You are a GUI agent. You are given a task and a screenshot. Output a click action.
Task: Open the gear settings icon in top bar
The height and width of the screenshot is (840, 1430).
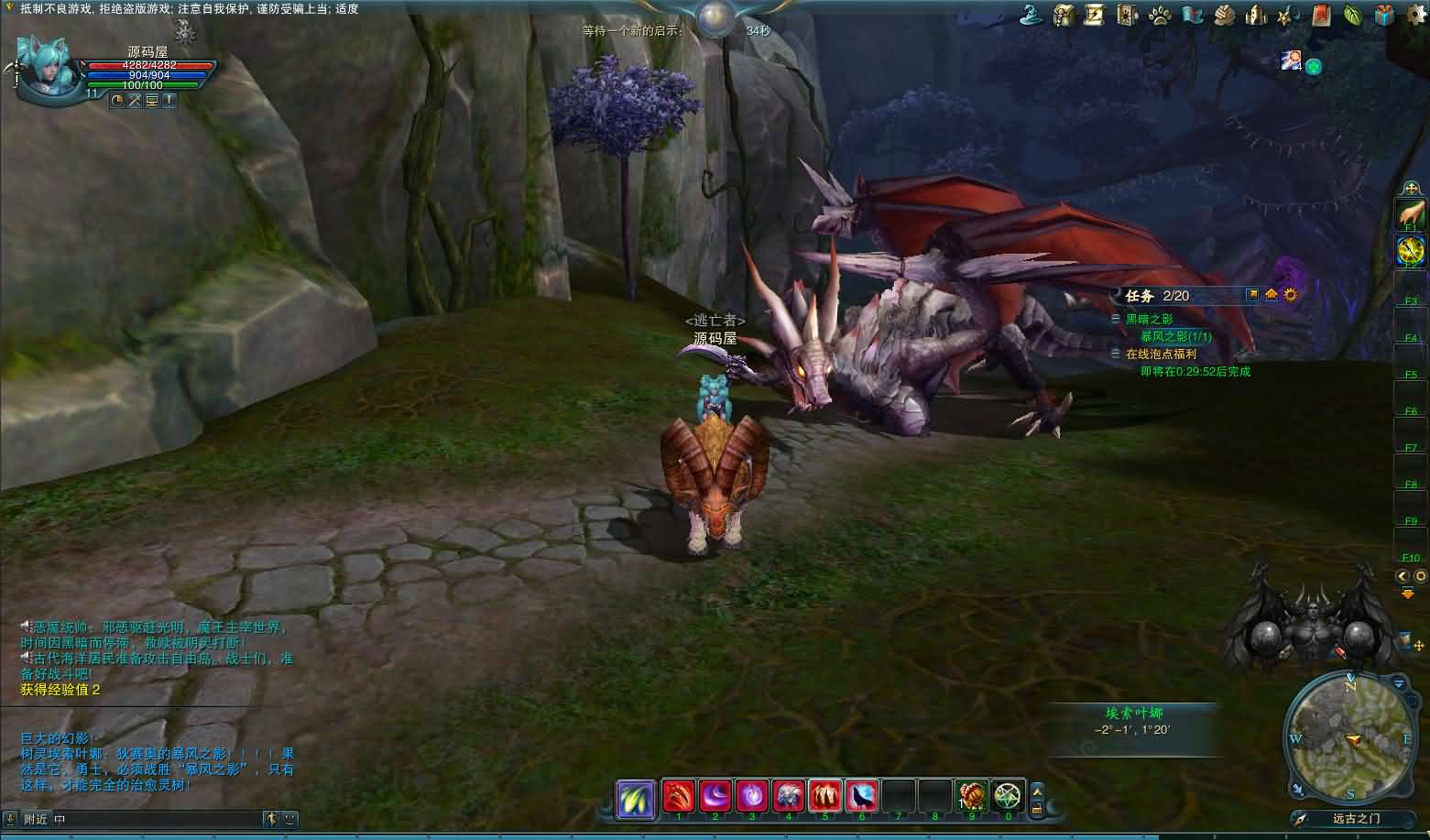click(1415, 15)
